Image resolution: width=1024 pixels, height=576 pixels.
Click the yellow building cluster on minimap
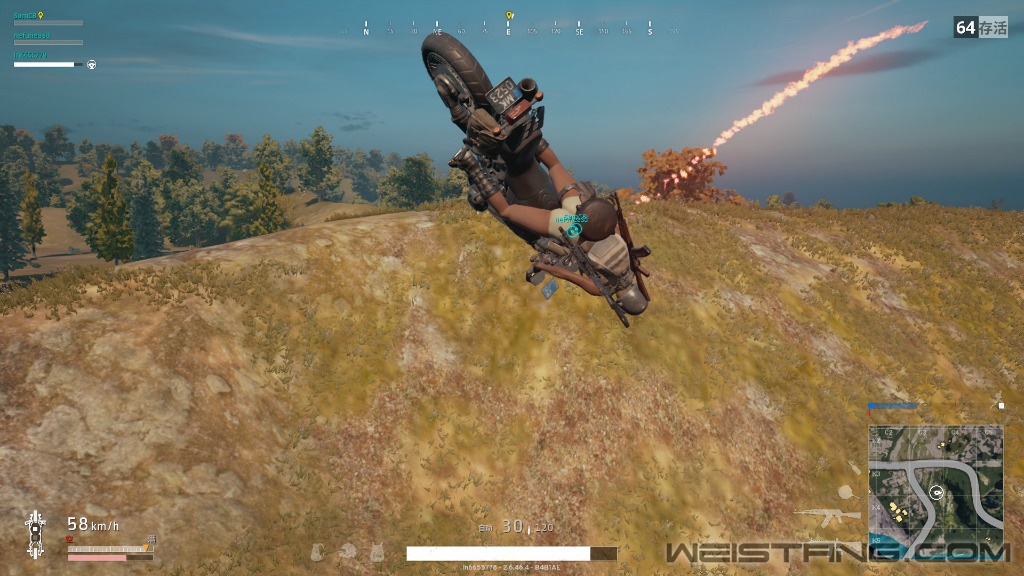tap(898, 514)
